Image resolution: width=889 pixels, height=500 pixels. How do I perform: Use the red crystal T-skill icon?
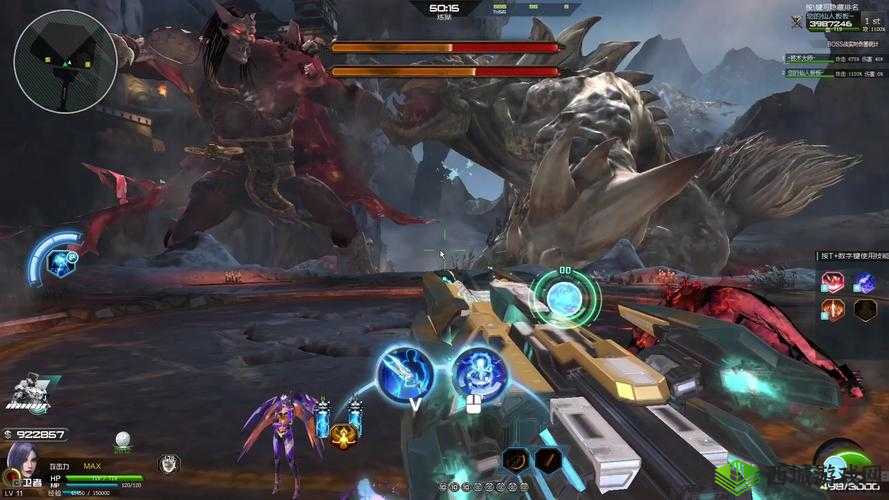click(x=832, y=283)
